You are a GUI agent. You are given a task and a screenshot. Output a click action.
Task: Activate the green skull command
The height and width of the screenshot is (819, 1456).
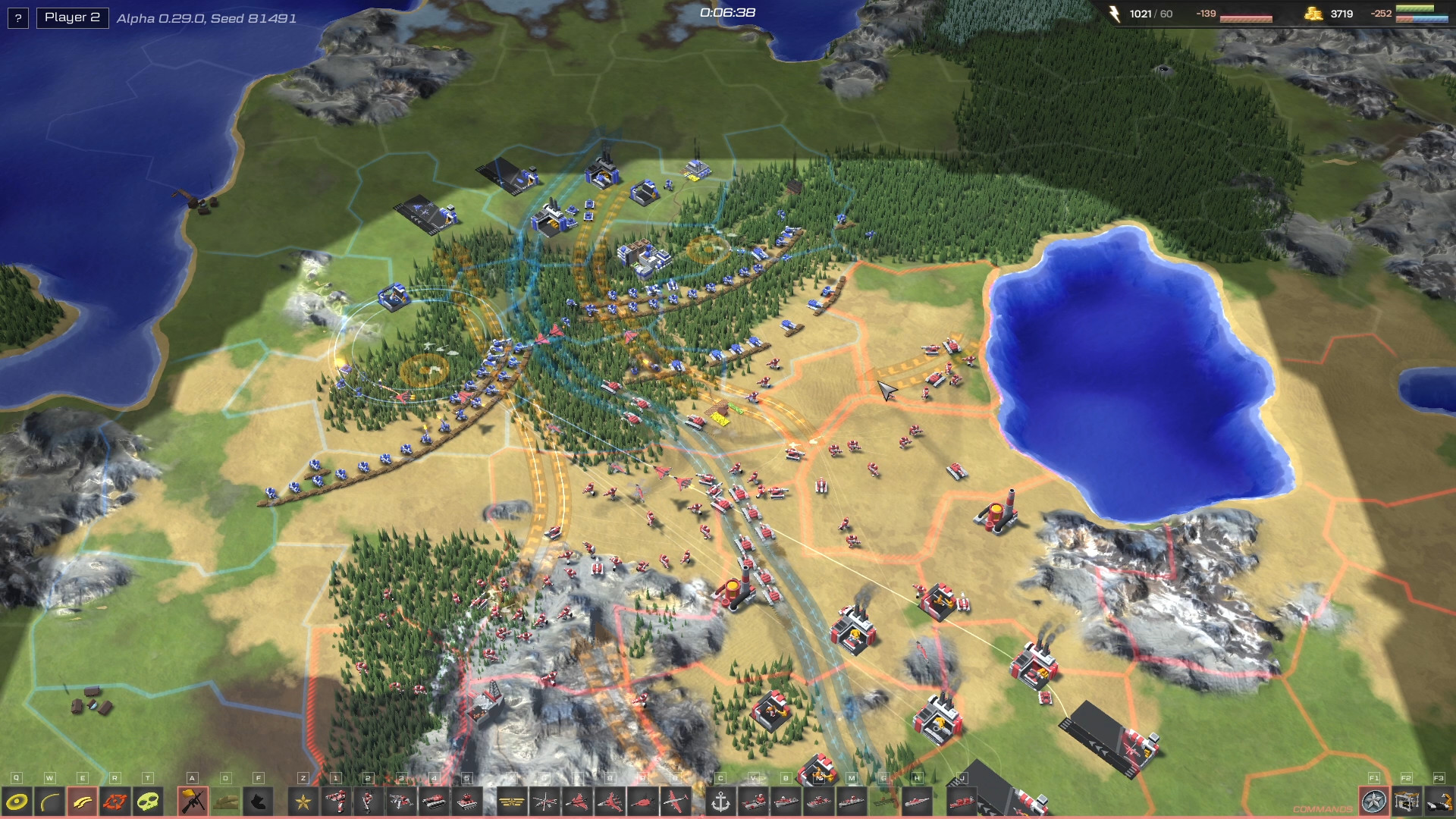click(149, 801)
